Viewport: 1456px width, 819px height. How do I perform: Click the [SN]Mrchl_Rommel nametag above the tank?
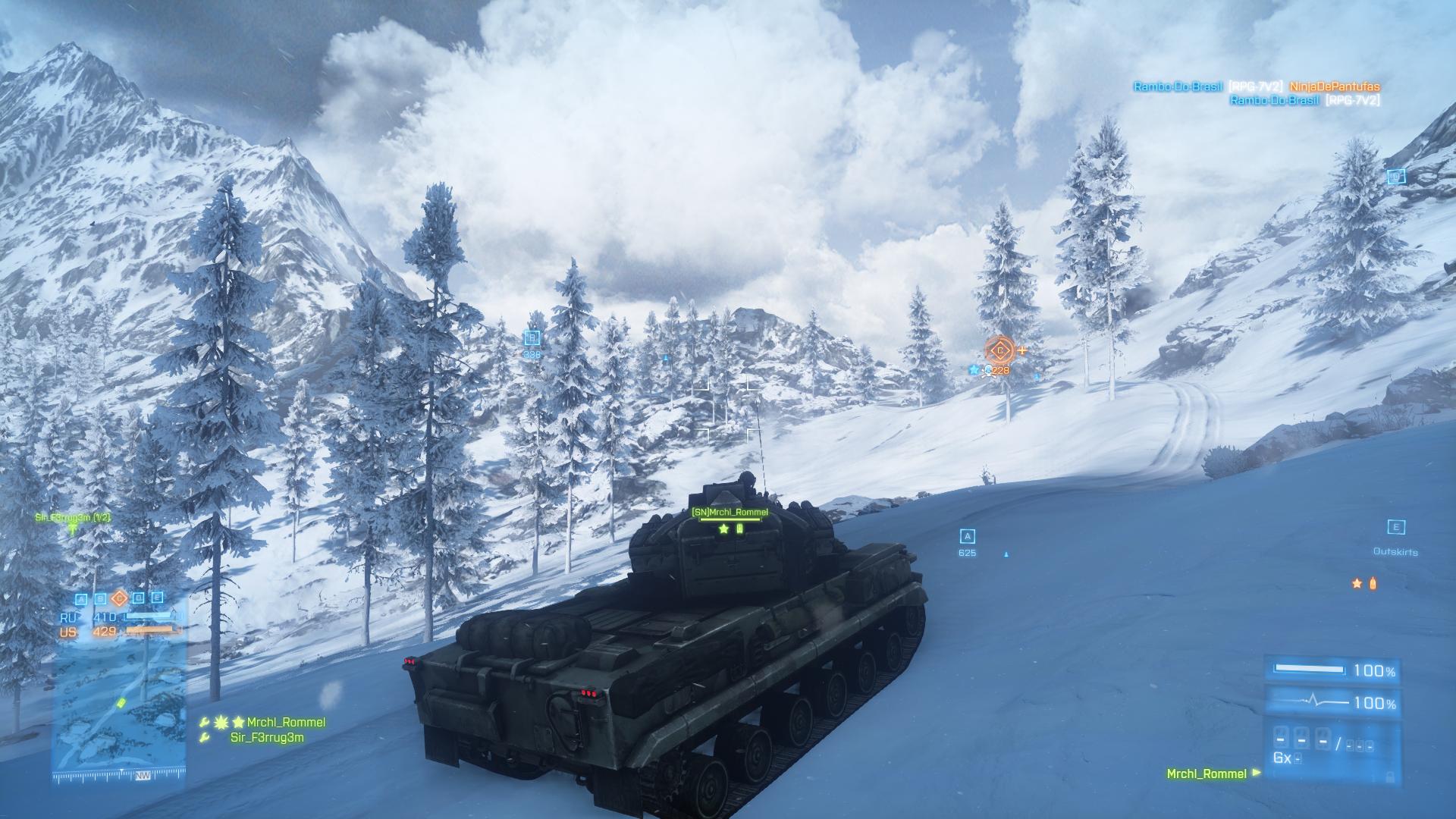[730, 513]
